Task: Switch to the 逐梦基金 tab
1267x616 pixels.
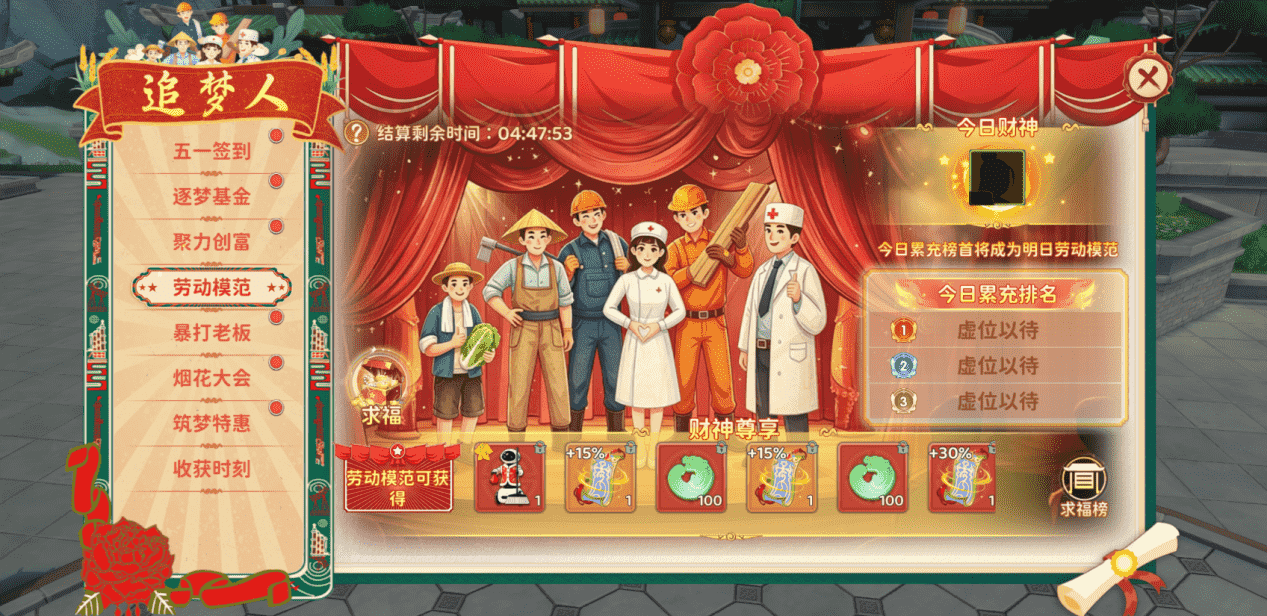Action: (211, 197)
